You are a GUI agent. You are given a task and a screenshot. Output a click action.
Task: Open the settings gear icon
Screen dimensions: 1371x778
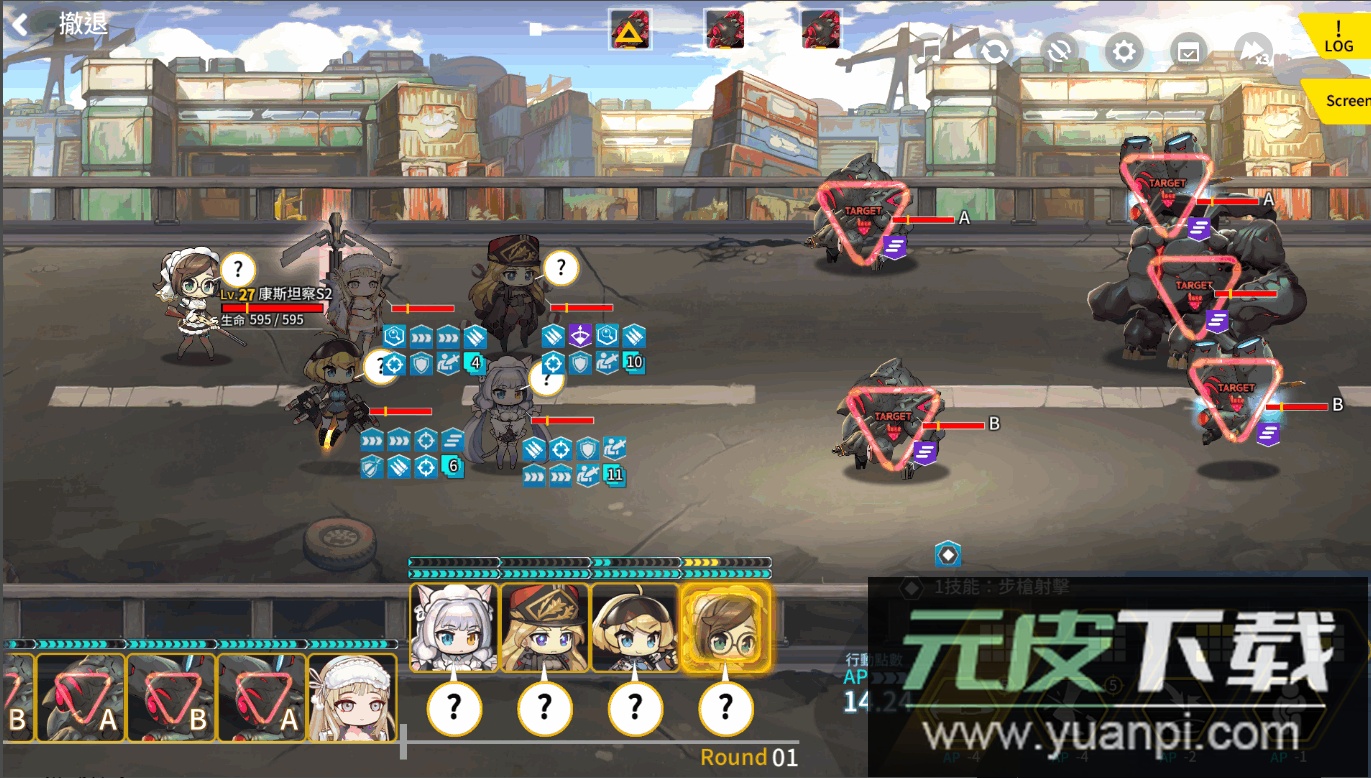[1124, 50]
